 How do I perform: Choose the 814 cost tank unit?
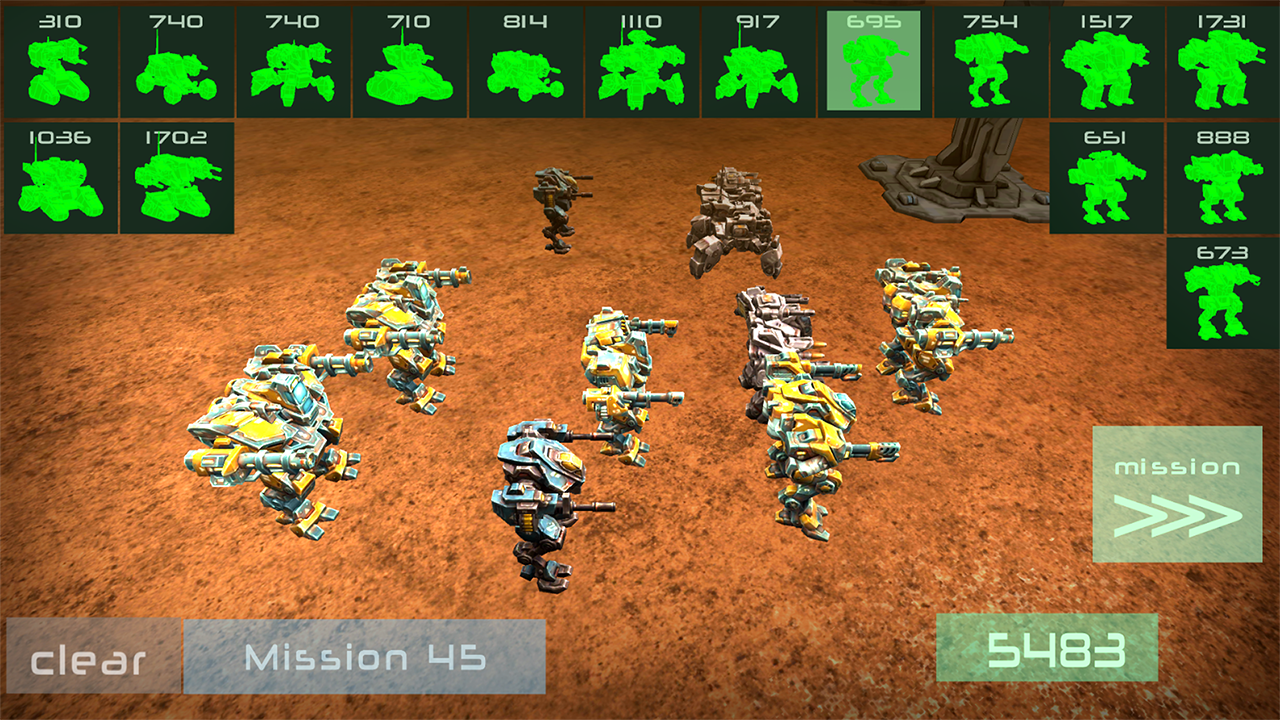pos(524,62)
